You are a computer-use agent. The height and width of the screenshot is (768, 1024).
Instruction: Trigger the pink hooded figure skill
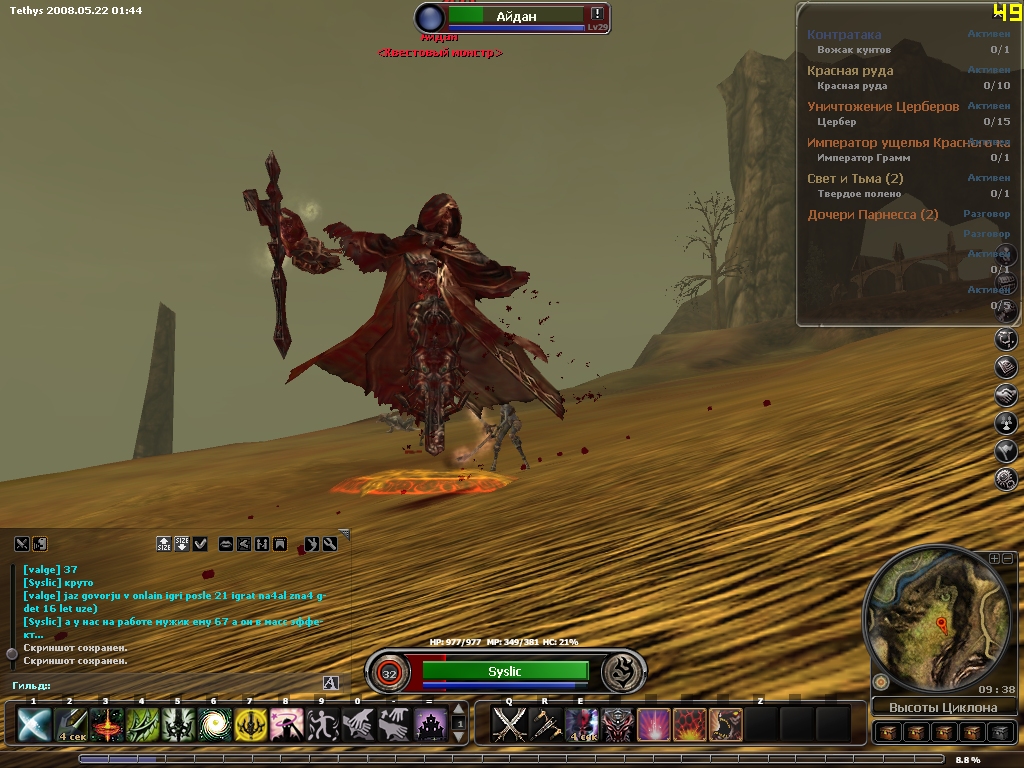pyautogui.click(x=286, y=723)
